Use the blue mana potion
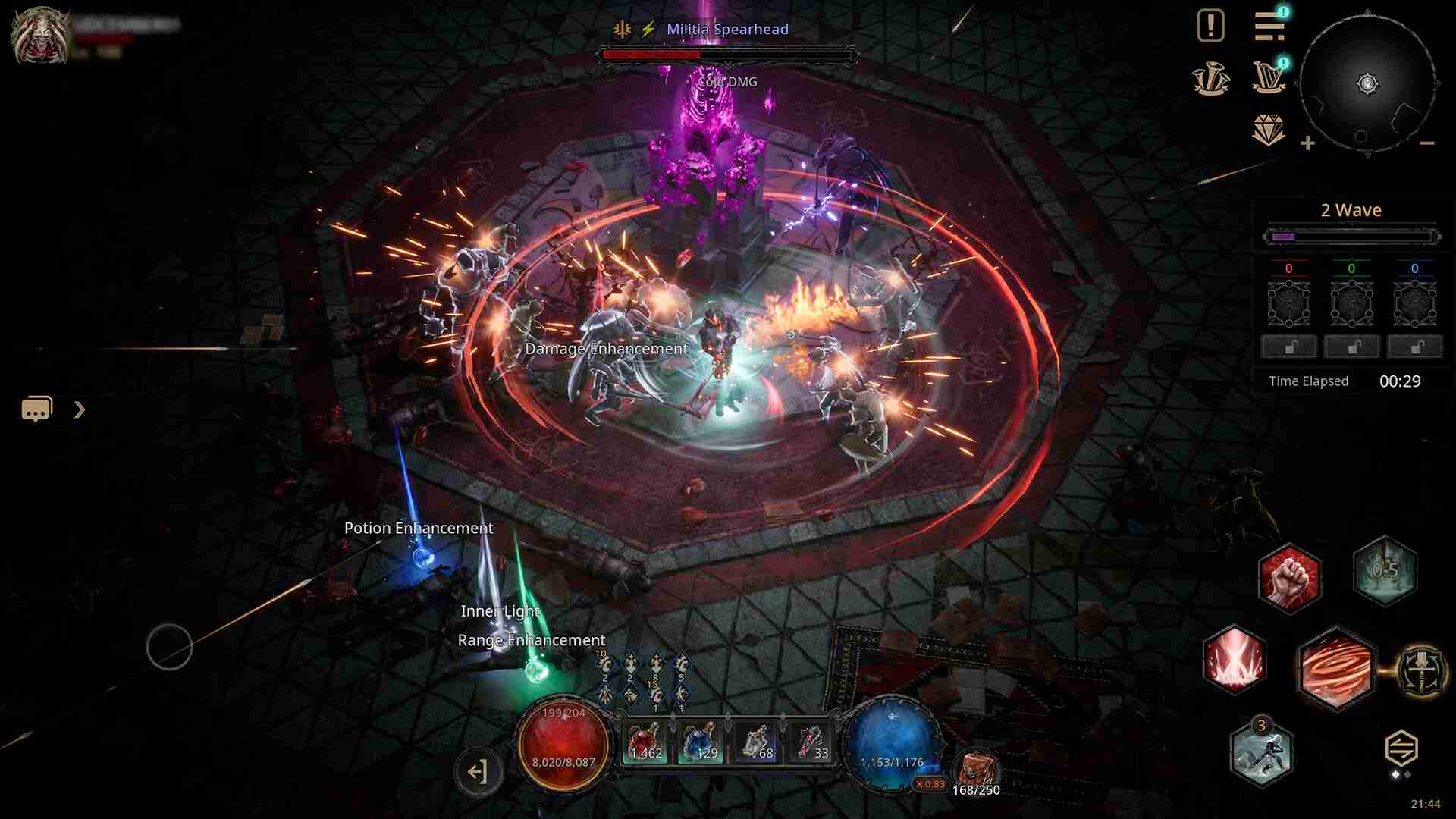The height and width of the screenshot is (819, 1456). pos(700,742)
